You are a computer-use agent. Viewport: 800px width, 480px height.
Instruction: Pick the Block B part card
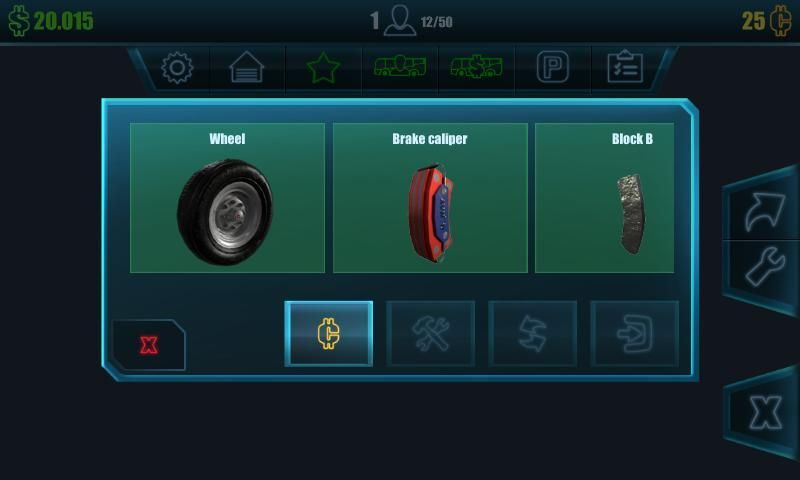coord(604,198)
